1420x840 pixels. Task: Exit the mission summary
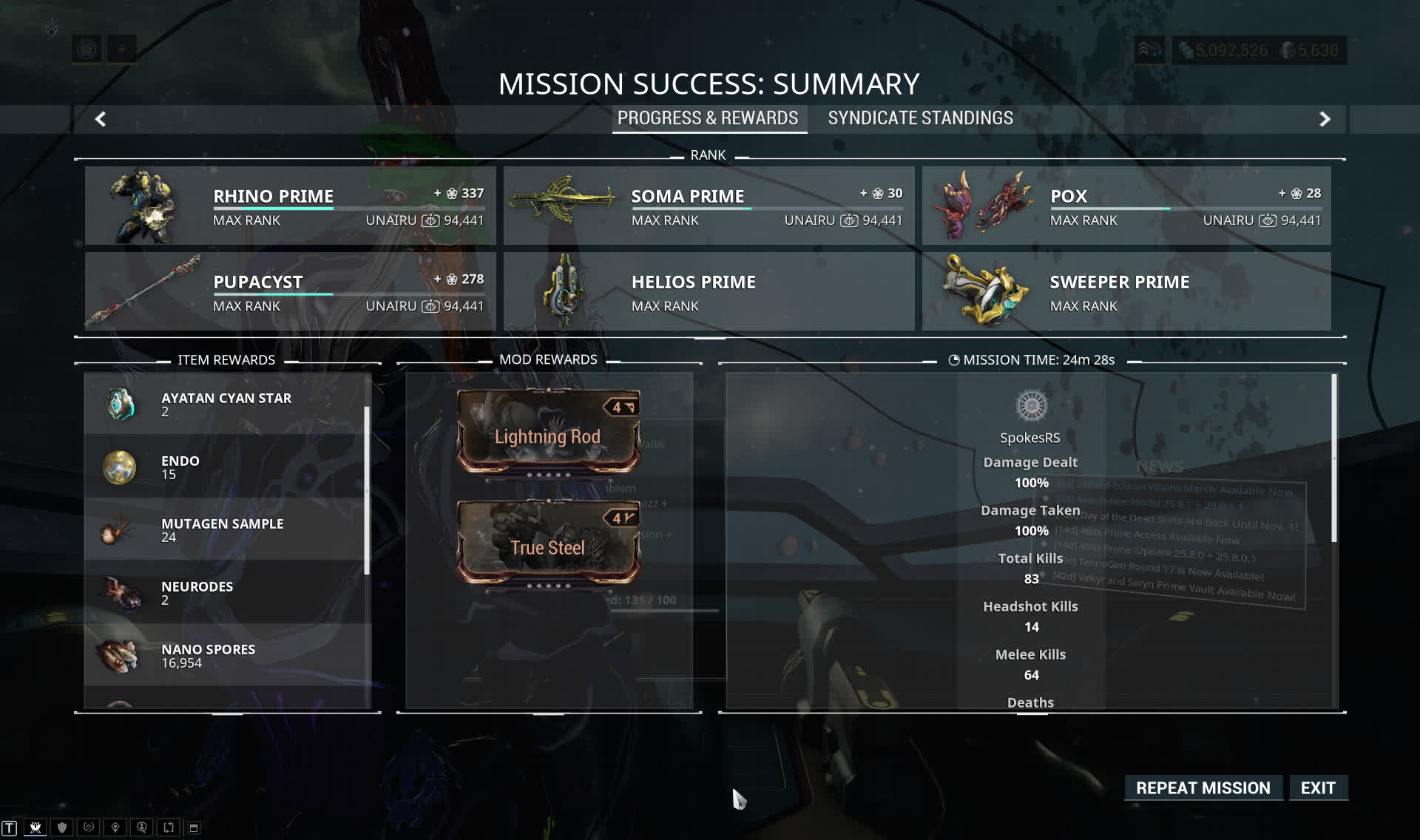(x=1318, y=788)
